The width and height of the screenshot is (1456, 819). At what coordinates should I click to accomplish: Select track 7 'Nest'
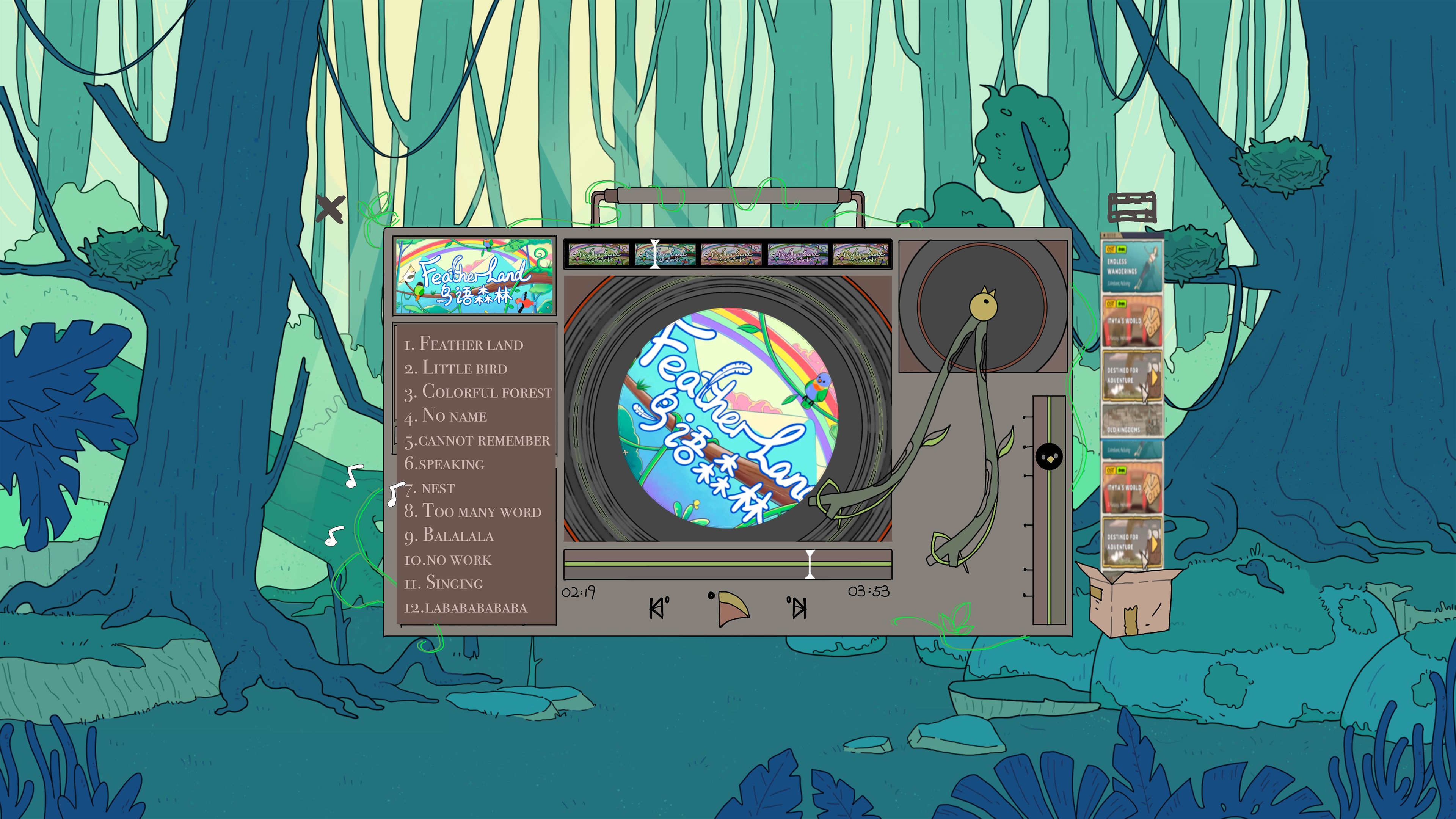(430, 488)
